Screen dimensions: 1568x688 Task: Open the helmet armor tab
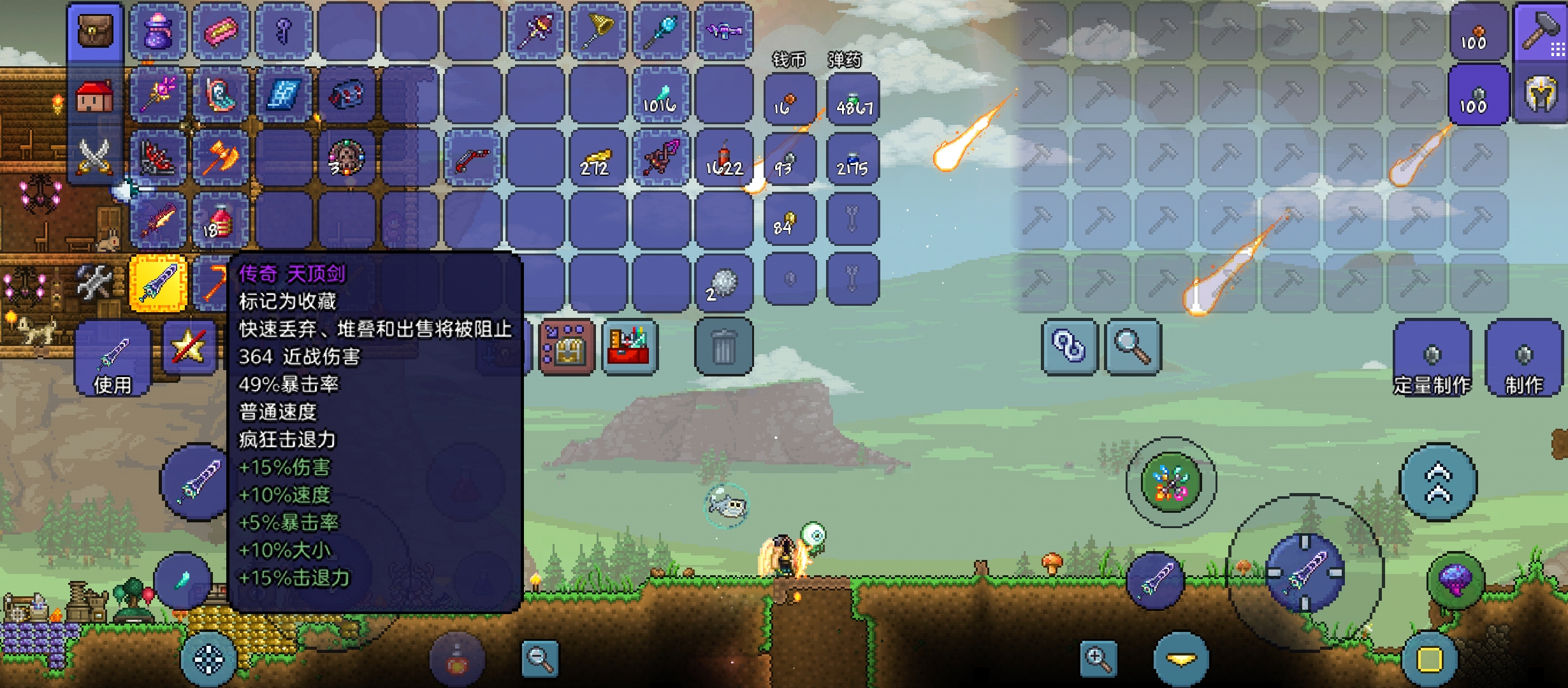click(x=1540, y=95)
